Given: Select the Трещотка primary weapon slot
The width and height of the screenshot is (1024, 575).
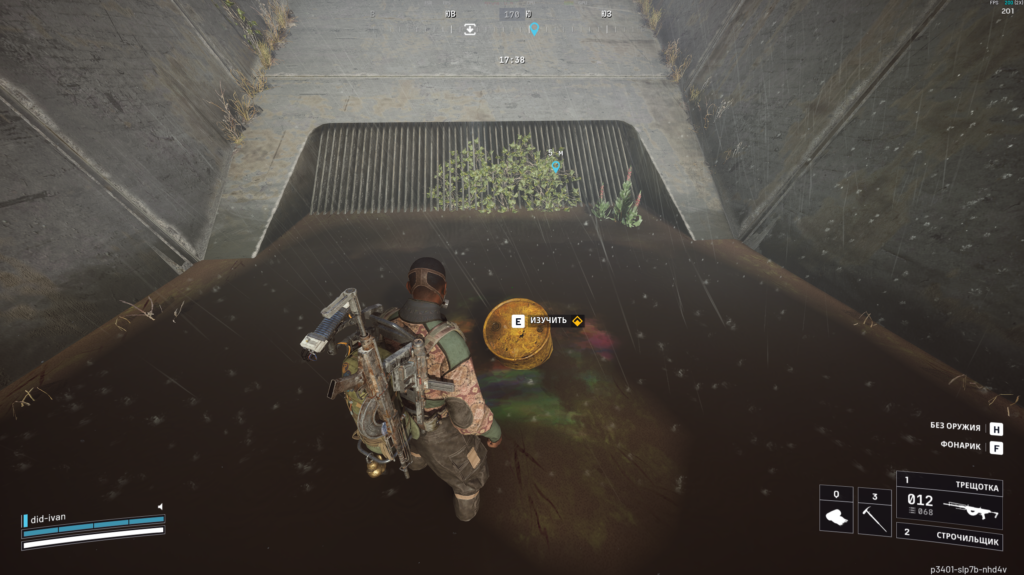Looking at the screenshot, I should point(952,496).
